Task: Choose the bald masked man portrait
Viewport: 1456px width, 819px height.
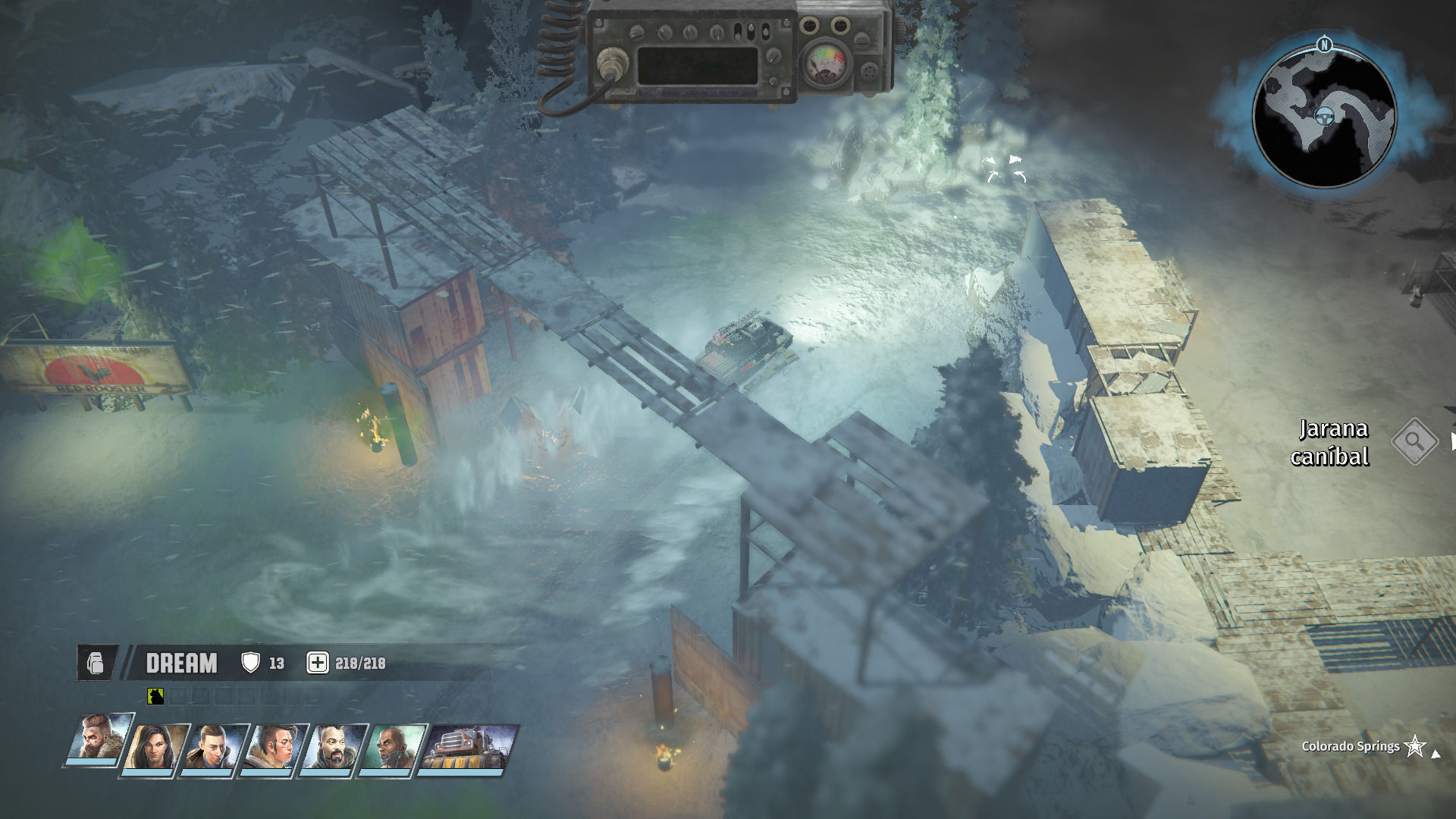Action: coord(394,747)
